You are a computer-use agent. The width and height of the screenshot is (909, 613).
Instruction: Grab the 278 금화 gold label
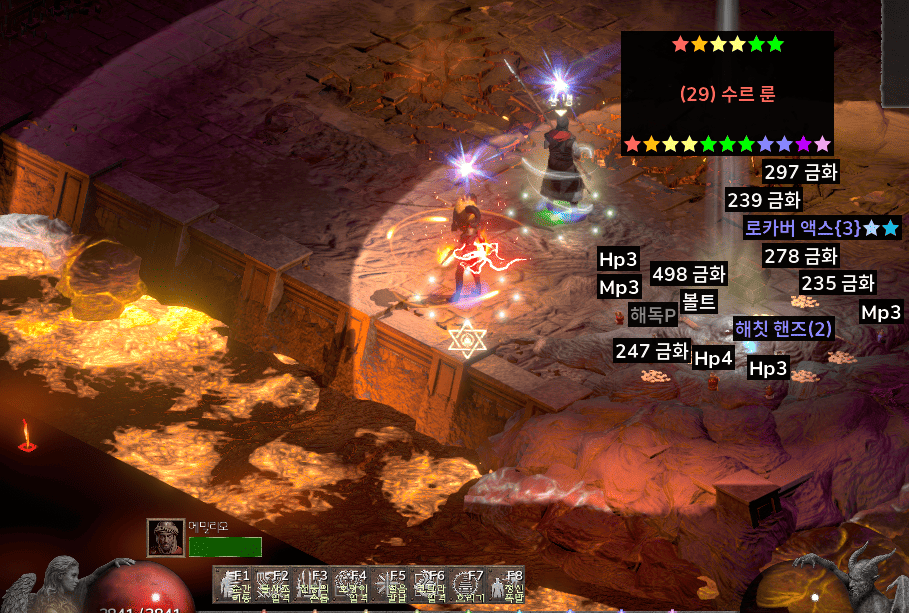coord(800,256)
